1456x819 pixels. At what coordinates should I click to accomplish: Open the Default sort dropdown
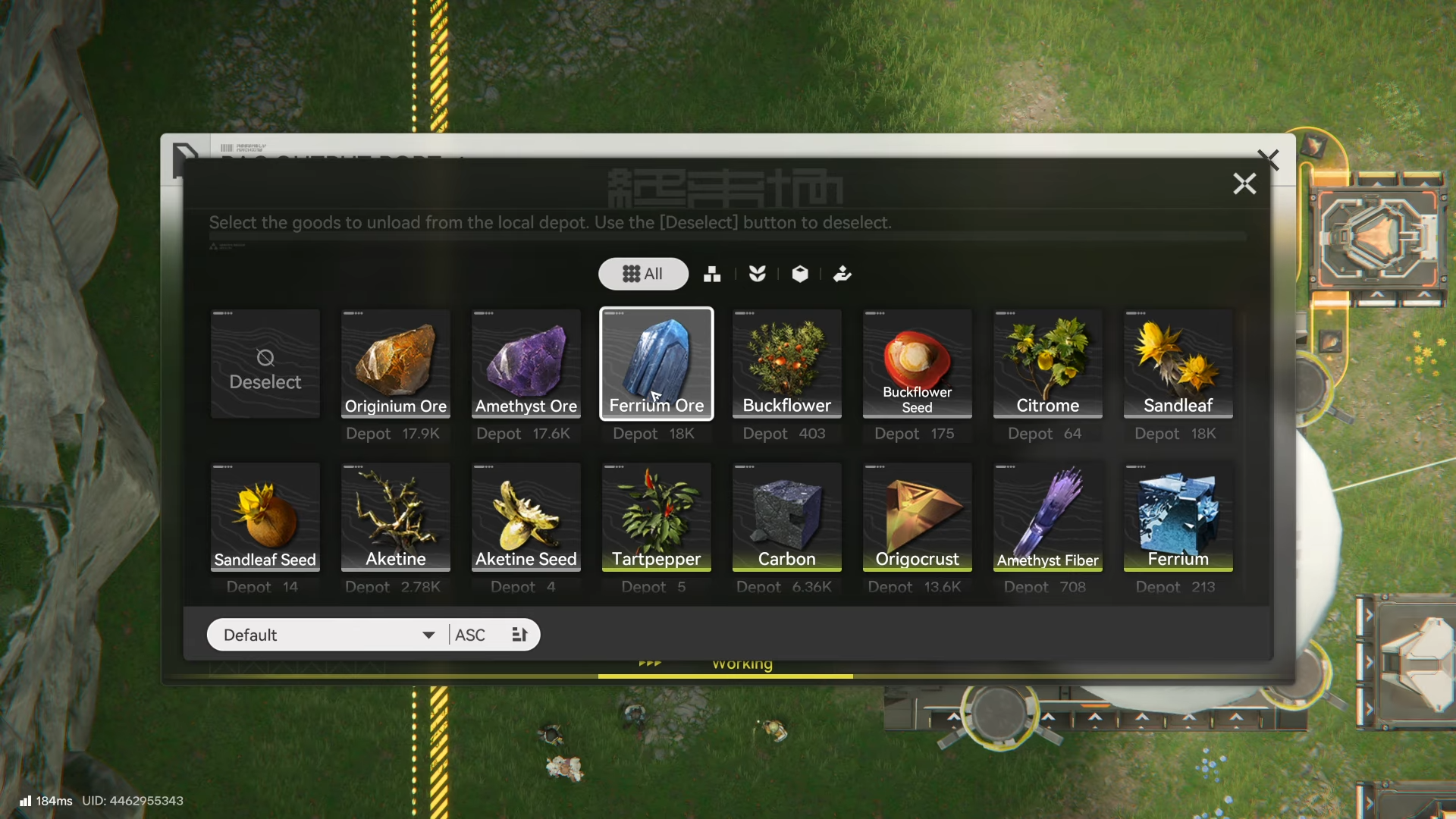328,635
